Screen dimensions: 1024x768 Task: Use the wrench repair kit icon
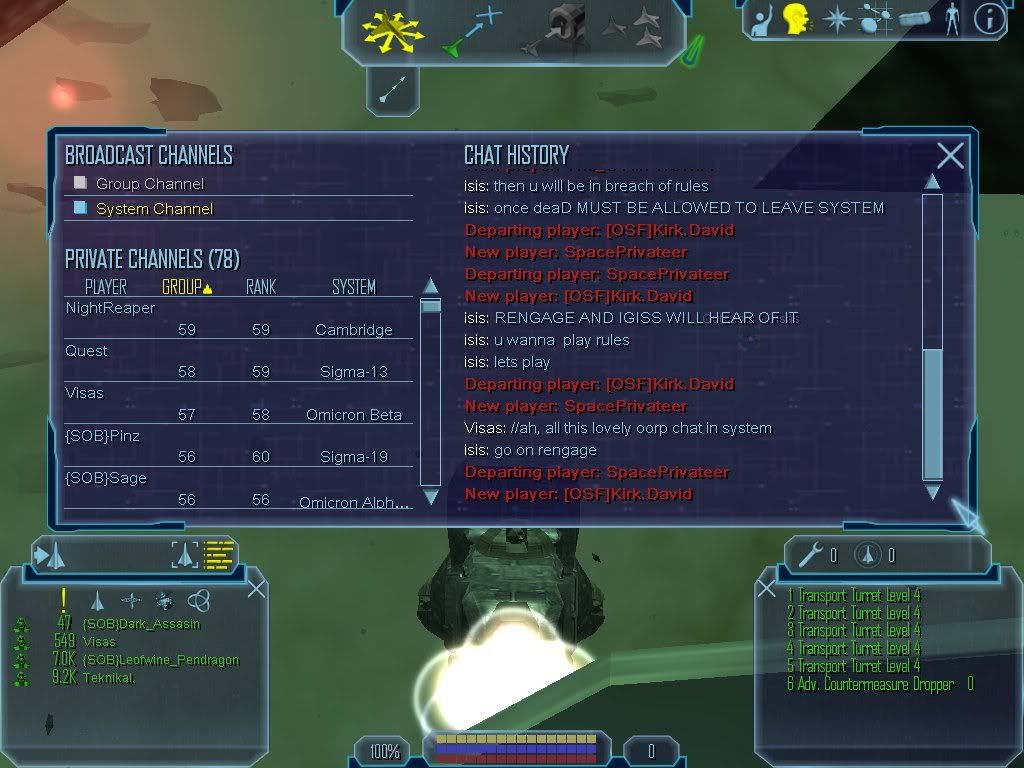click(815, 555)
